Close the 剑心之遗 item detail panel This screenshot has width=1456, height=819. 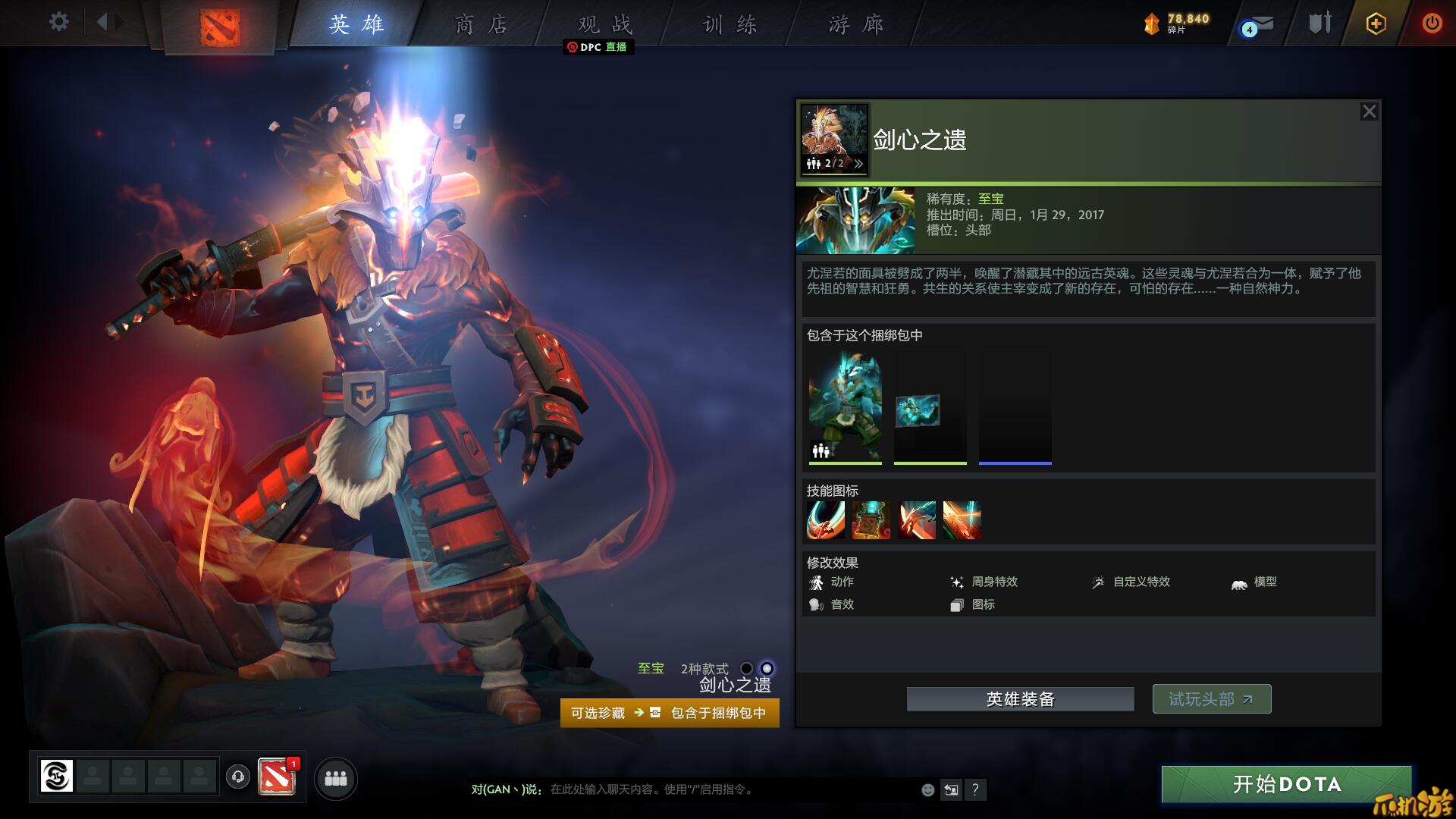[x=1369, y=111]
